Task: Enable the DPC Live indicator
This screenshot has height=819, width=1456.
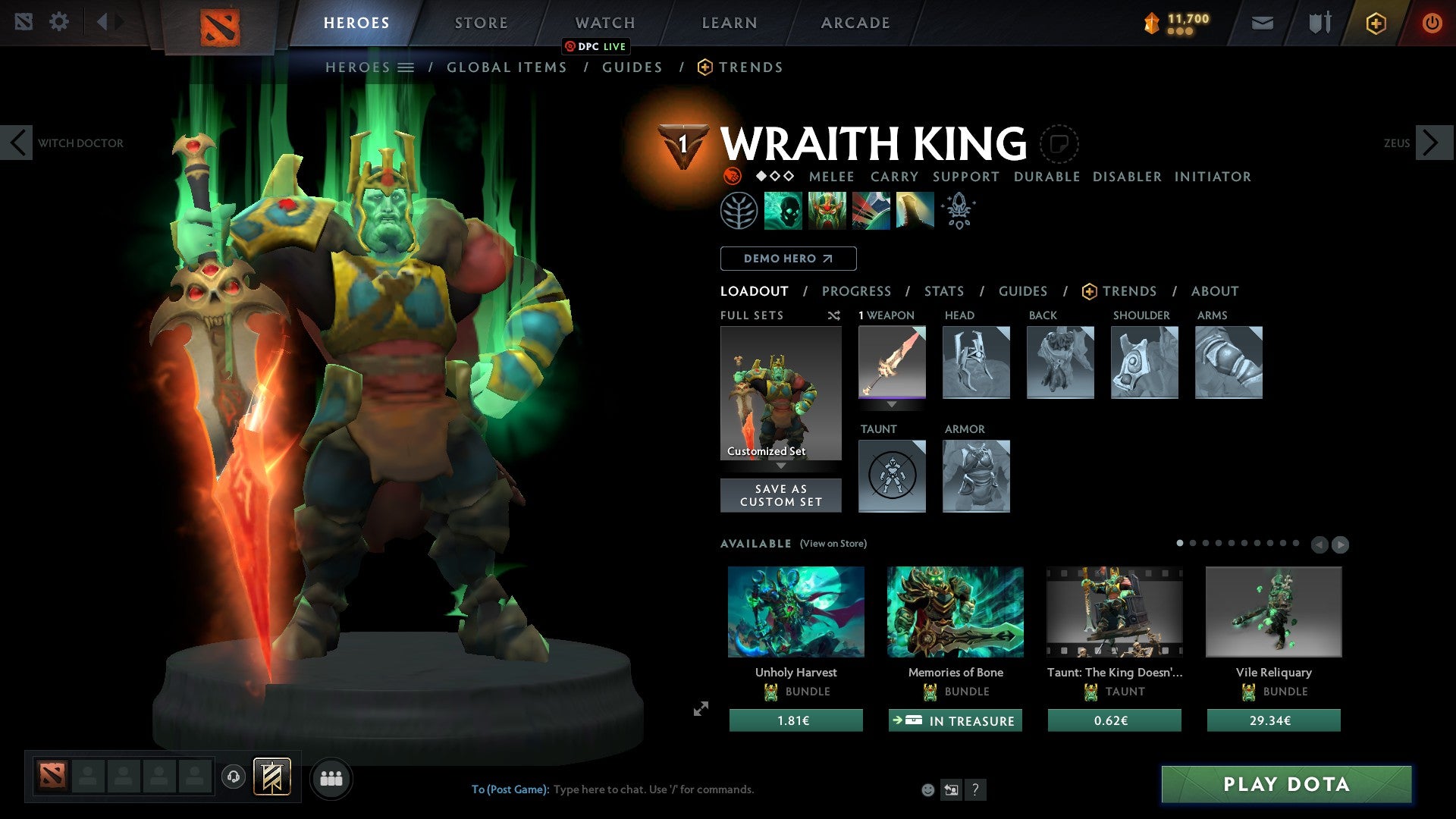Action: click(x=597, y=46)
